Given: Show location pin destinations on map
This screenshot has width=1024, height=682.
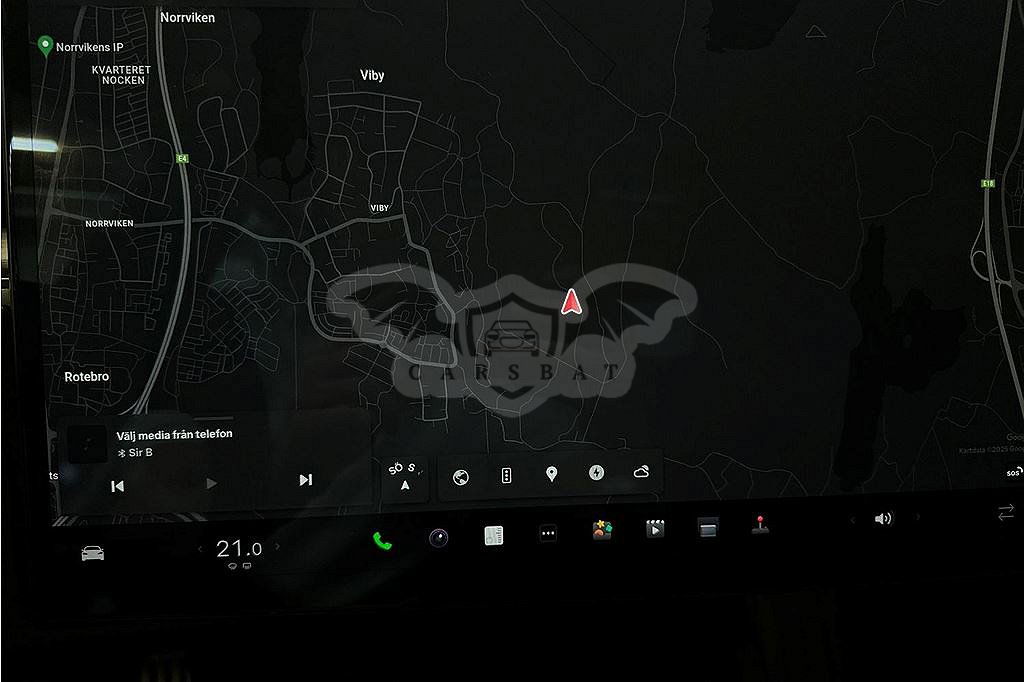Looking at the screenshot, I should point(551,474).
